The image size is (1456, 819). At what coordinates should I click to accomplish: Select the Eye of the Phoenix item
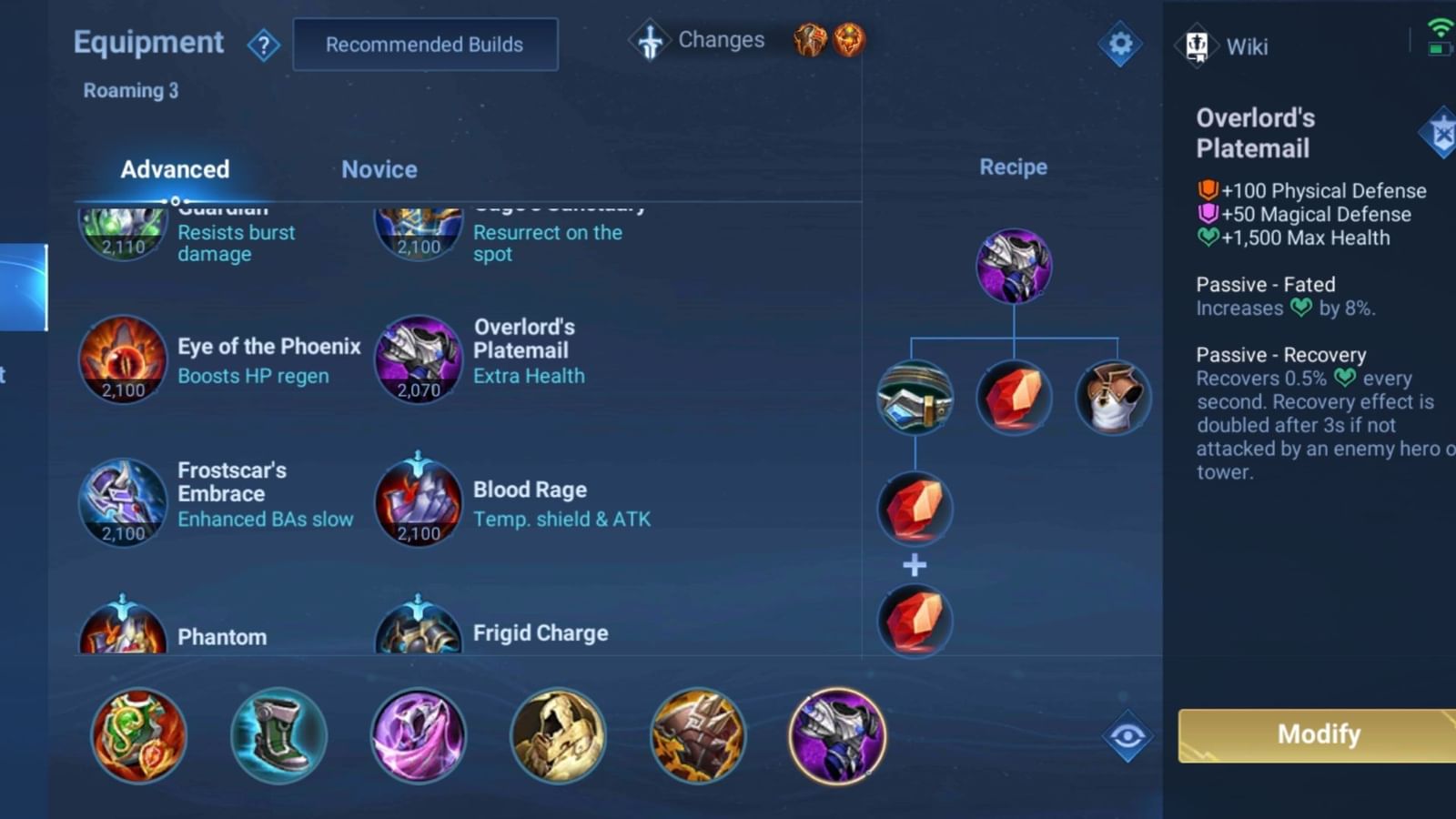[x=123, y=359]
